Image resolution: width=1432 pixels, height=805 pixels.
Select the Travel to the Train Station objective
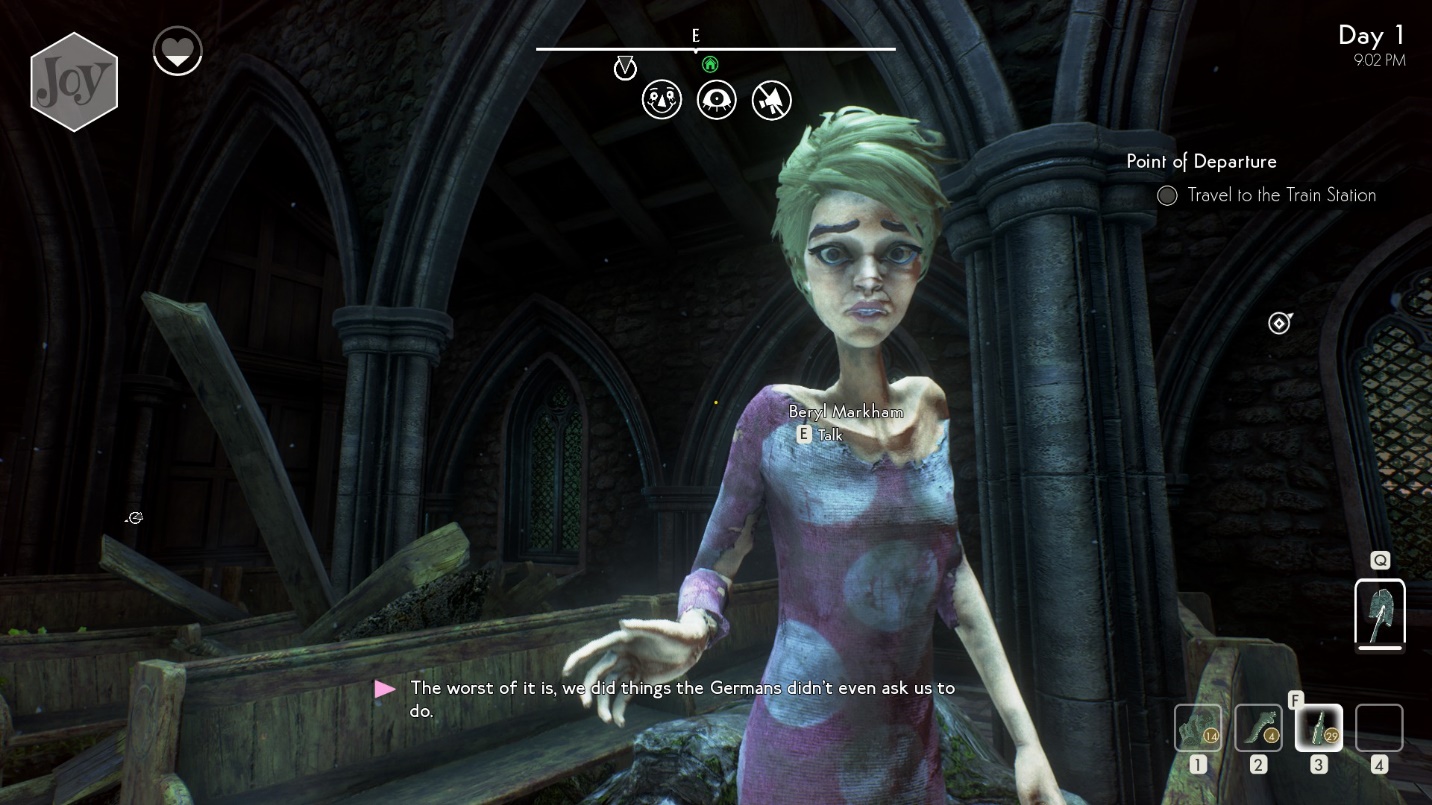tap(1281, 195)
